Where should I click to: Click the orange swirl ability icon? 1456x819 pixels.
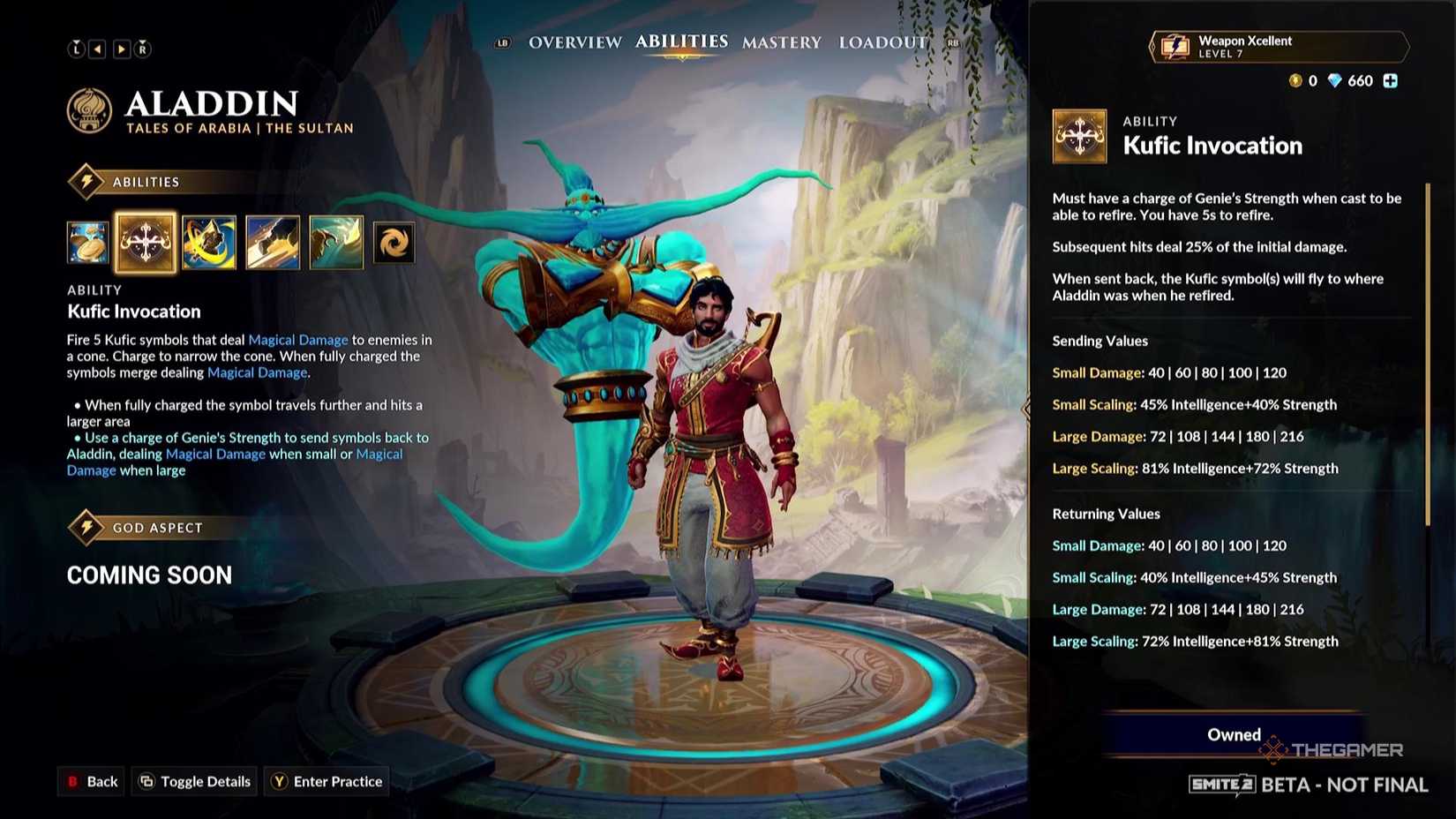(x=394, y=242)
